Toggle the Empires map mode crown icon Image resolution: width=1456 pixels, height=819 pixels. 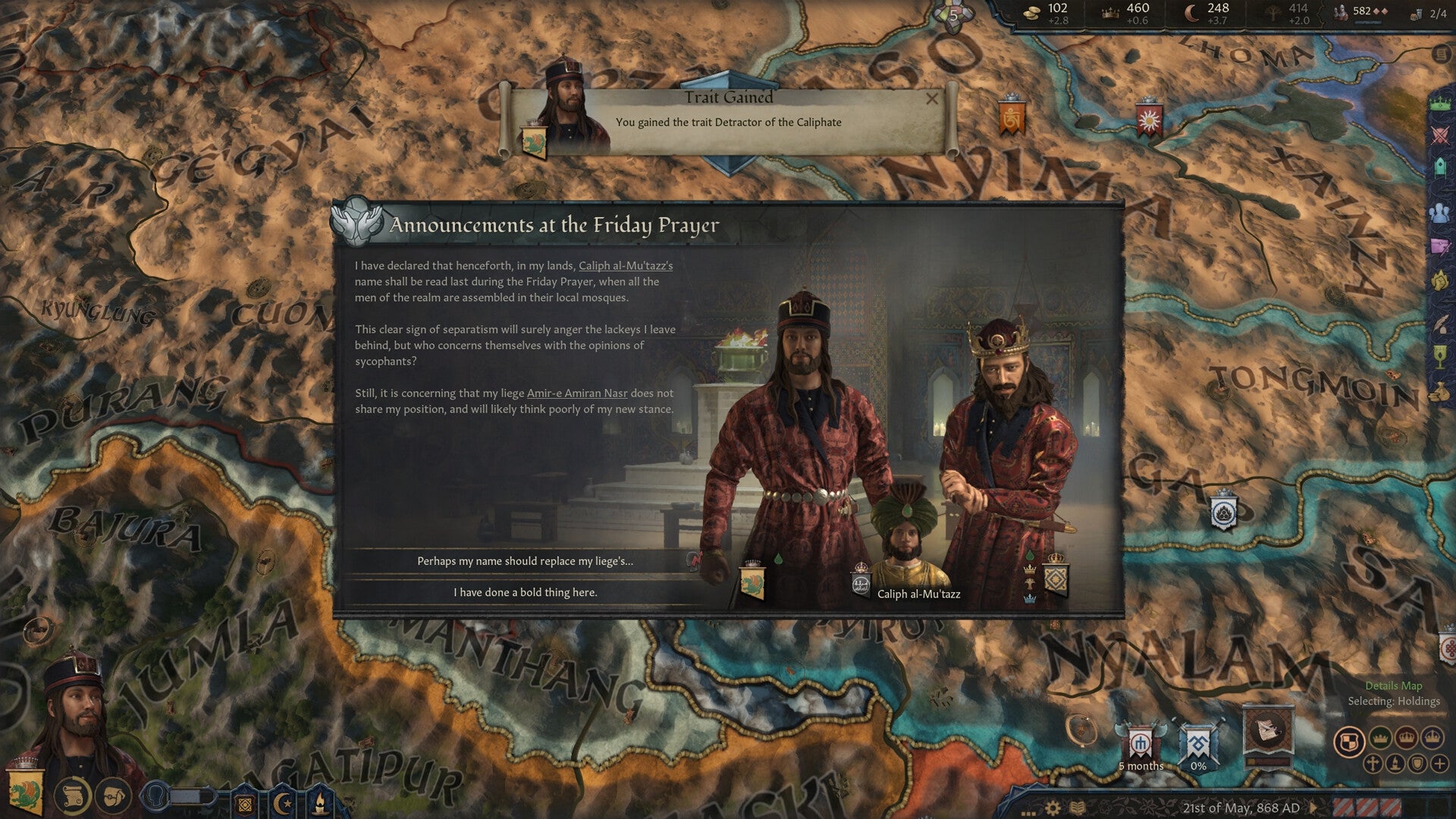point(1432,738)
